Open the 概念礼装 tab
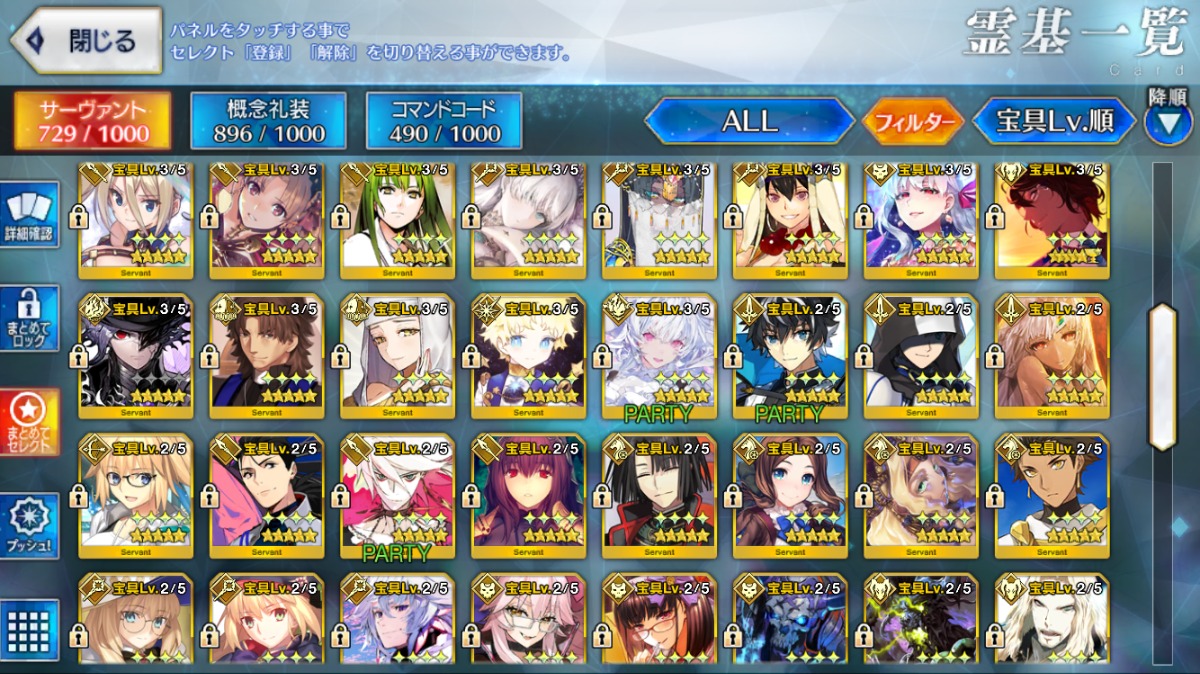This screenshot has width=1200, height=674. click(x=268, y=122)
